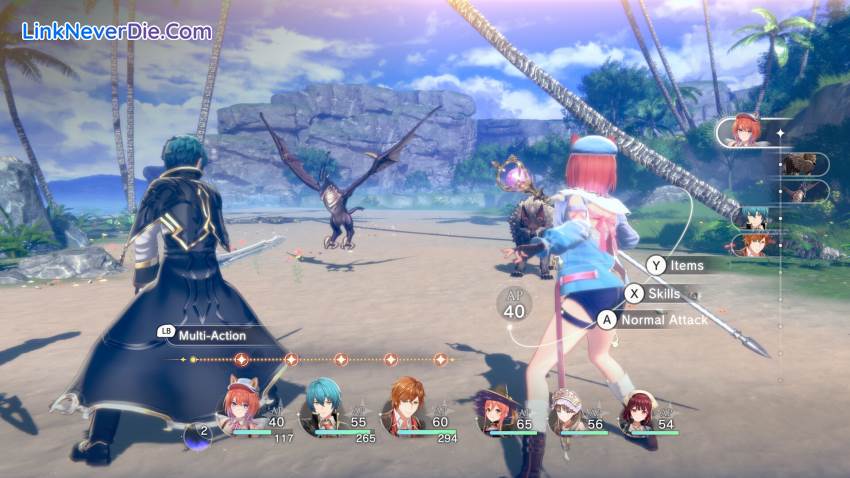Select the brown beast turn order entry
The image size is (850, 478).
[799, 164]
